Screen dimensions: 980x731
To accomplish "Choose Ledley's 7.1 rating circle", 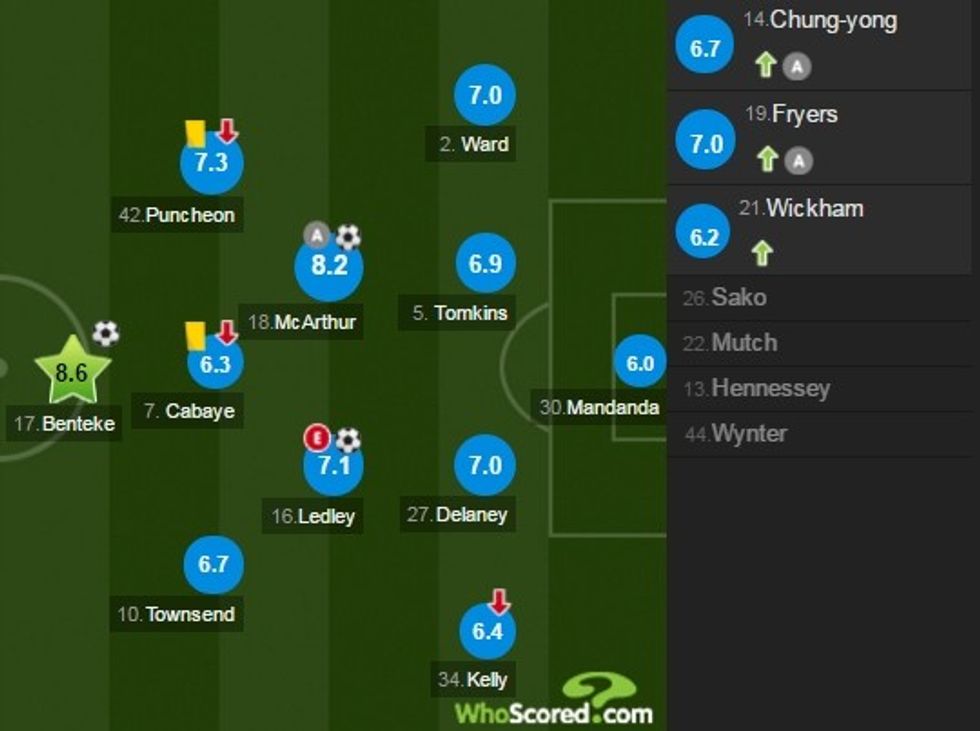I will (333, 466).
